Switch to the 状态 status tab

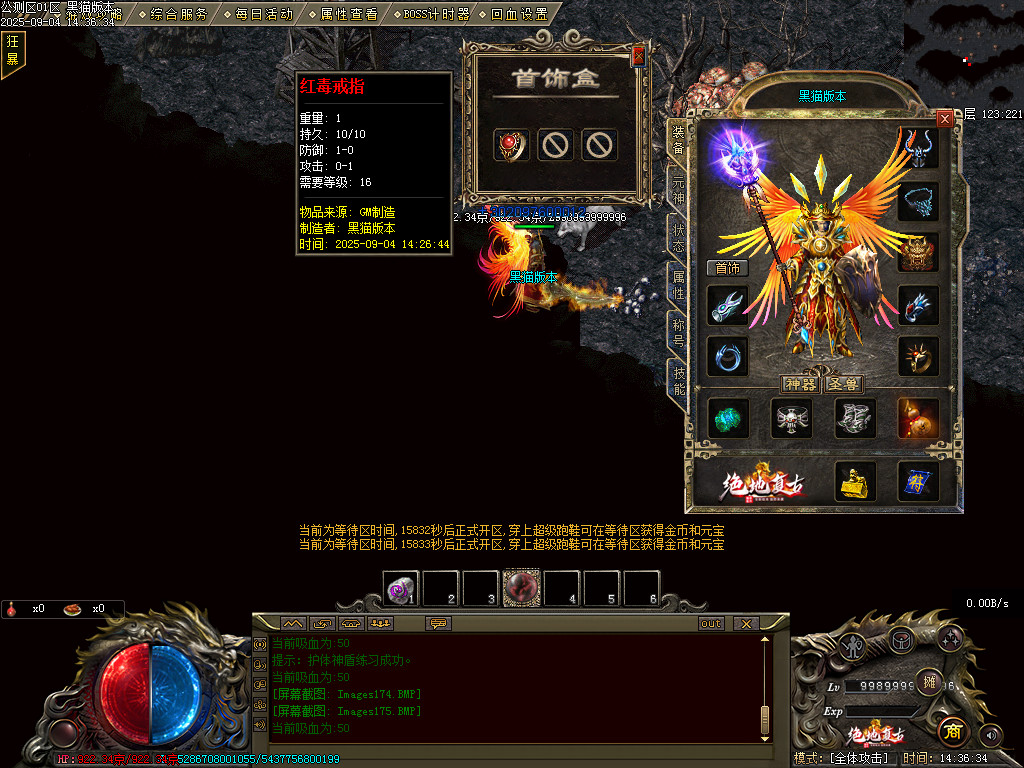pos(678,238)
